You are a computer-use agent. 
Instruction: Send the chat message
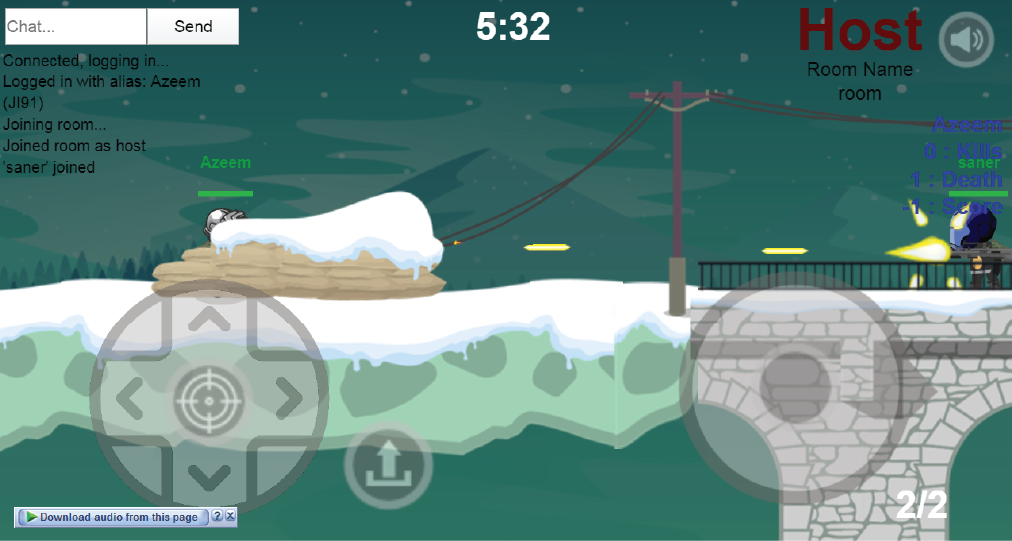pos(193,27)
